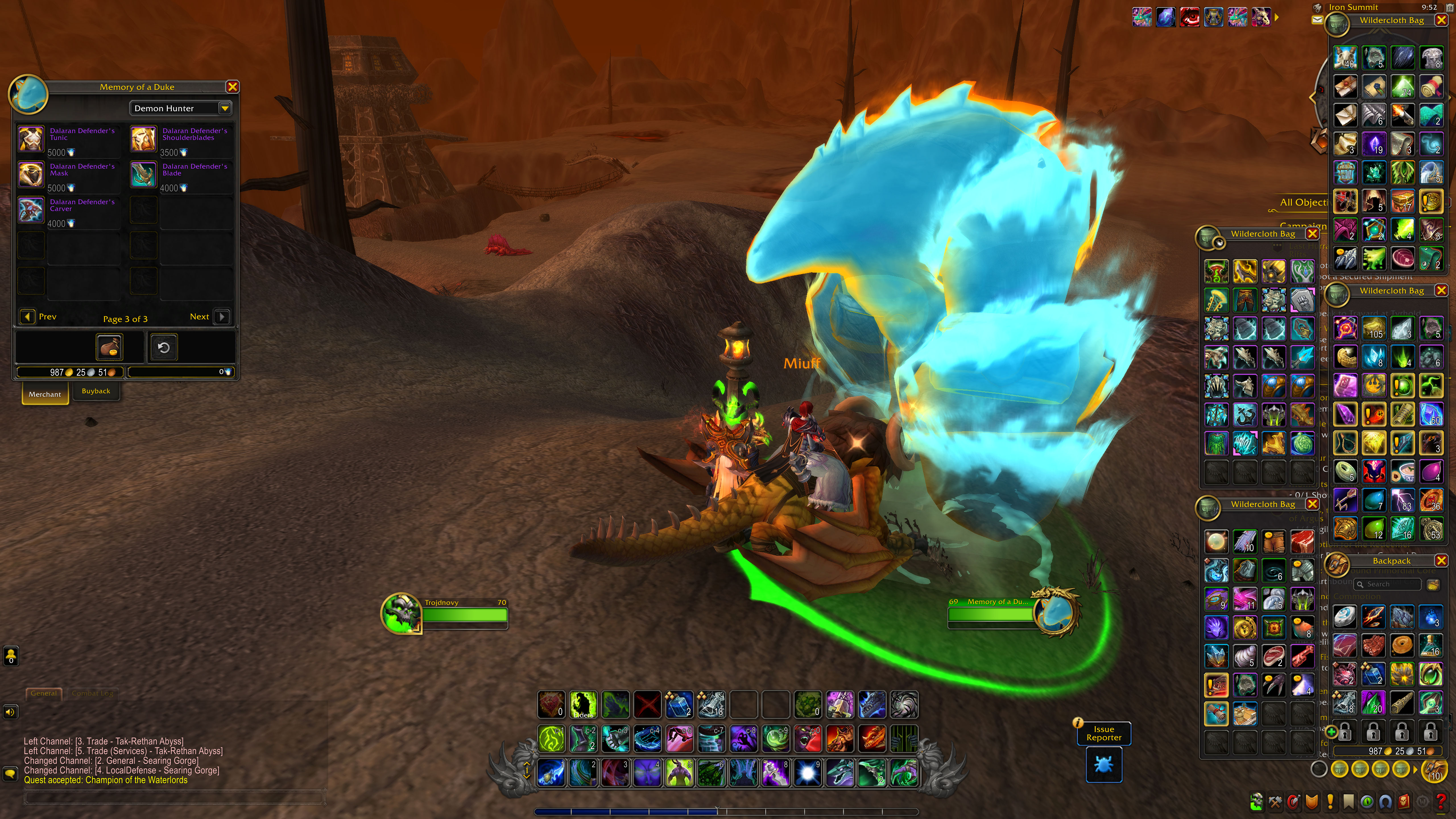Close the Memory of a Duke merchant window
The width and height of the screenshot is (1456, 819).
tap(232, 87)
